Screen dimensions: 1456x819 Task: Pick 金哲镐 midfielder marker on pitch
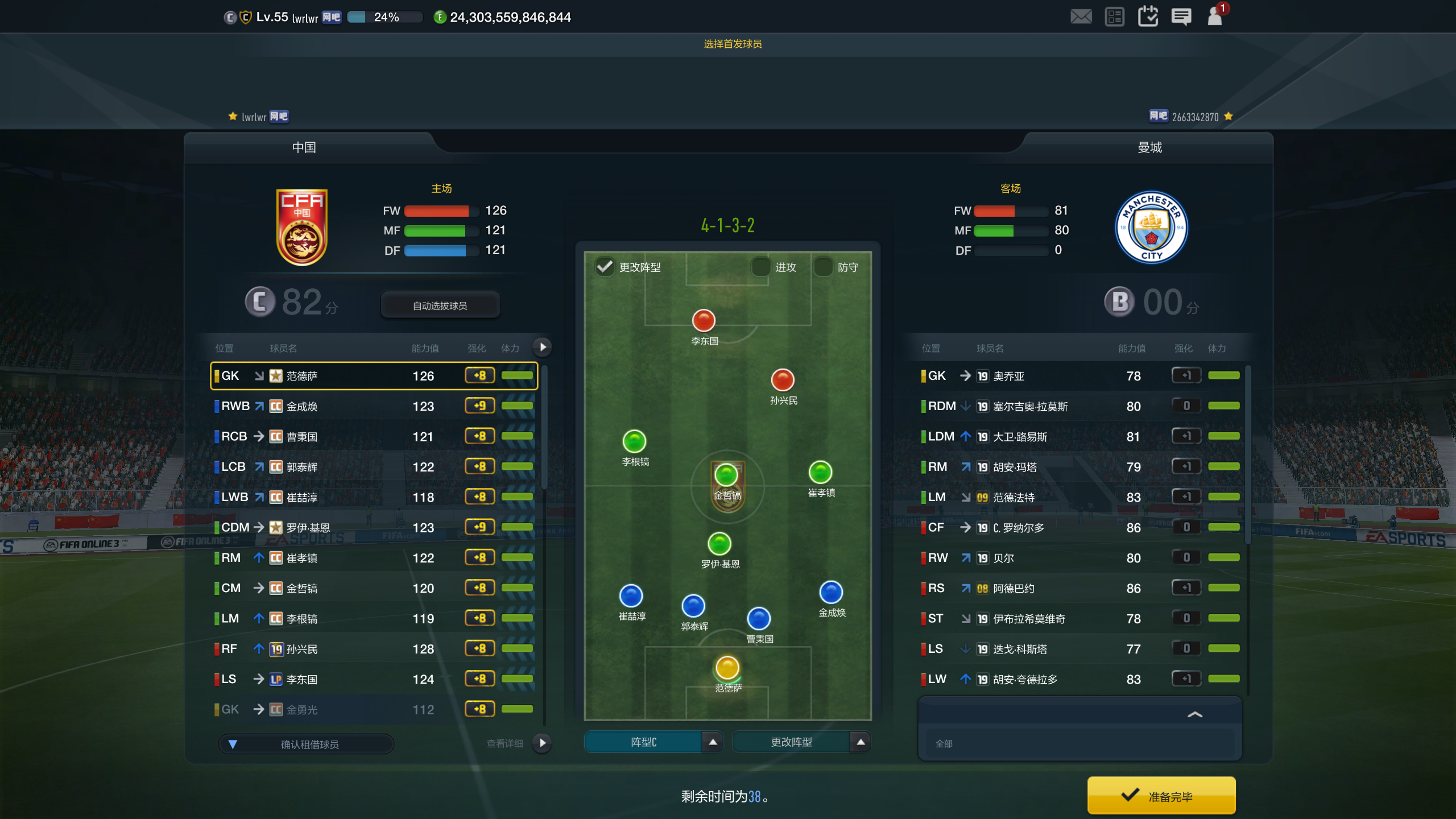click(726, 475)
